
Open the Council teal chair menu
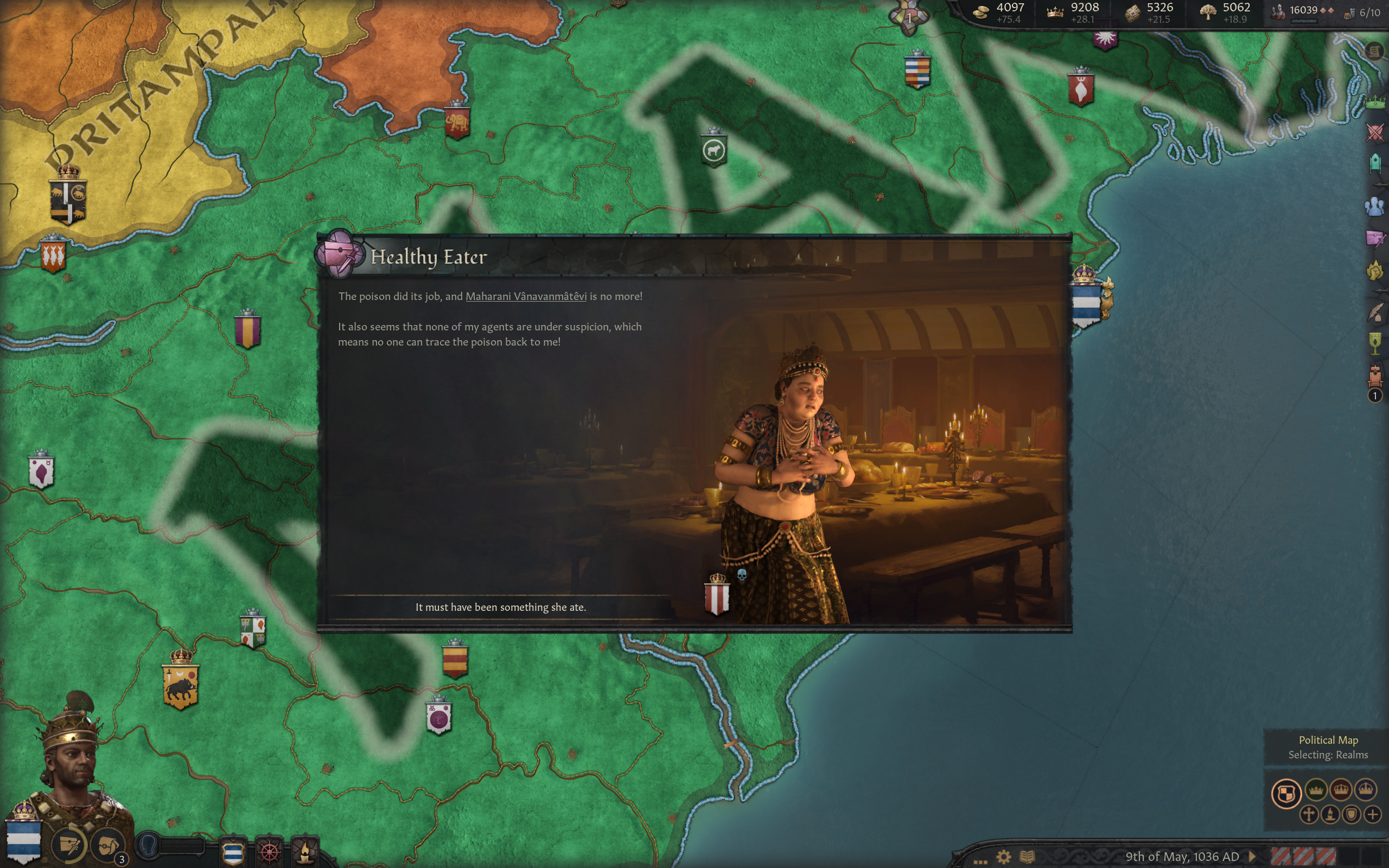click(x=1375, y=164)
